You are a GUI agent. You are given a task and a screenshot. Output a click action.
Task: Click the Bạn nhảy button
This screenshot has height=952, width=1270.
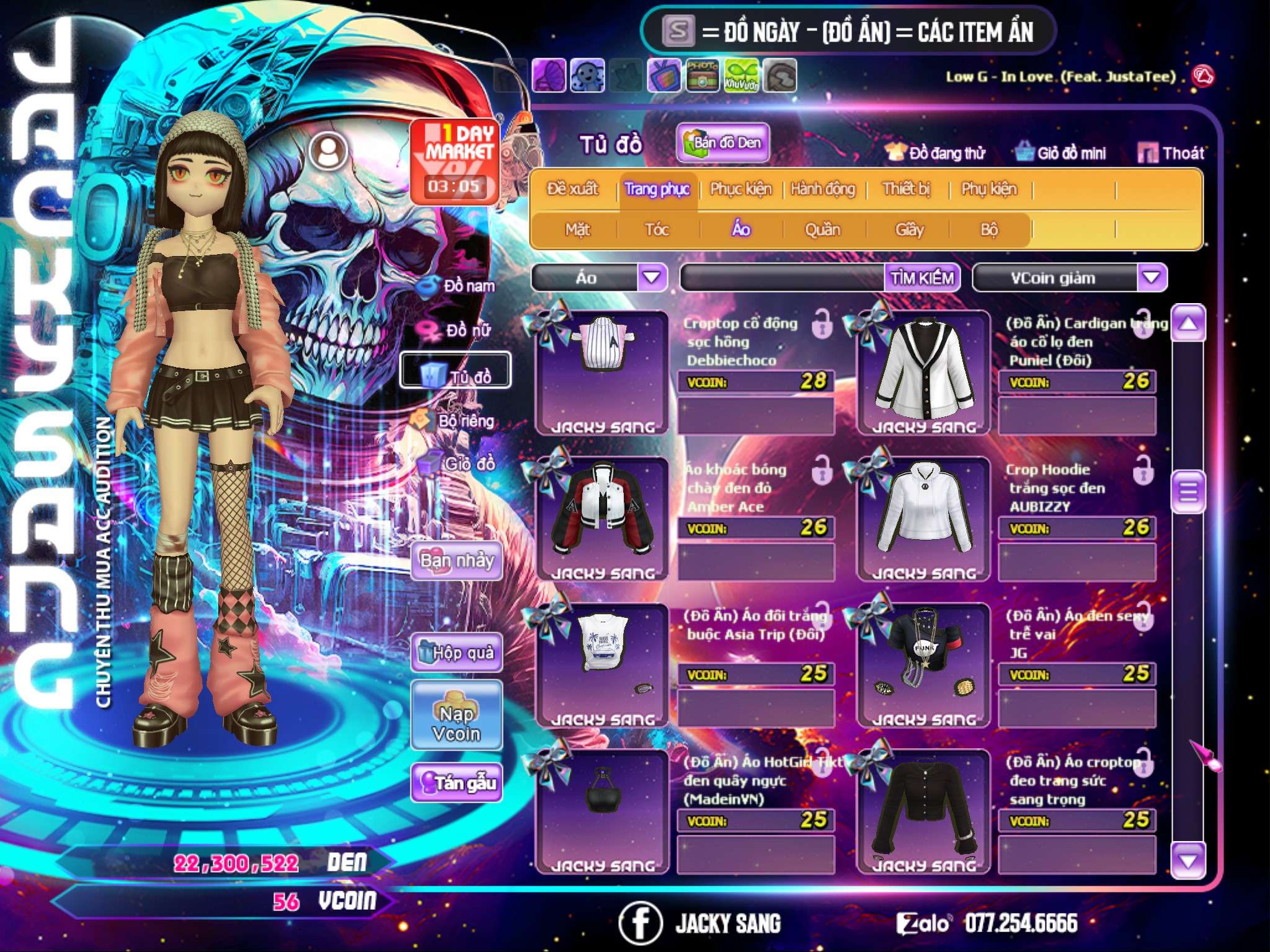pyautogui.click(x=456, y=561)
